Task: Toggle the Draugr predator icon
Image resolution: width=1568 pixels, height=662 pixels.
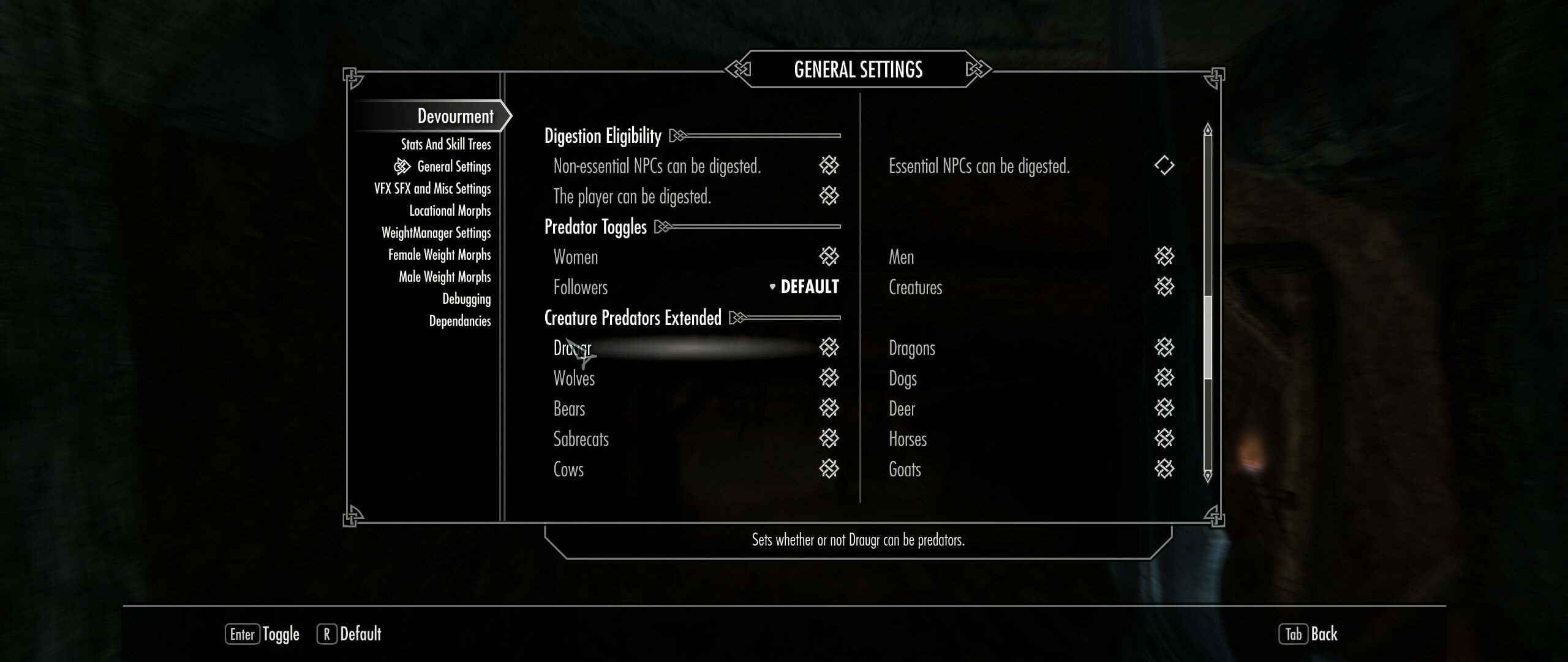Action: (x=830, y=348)
